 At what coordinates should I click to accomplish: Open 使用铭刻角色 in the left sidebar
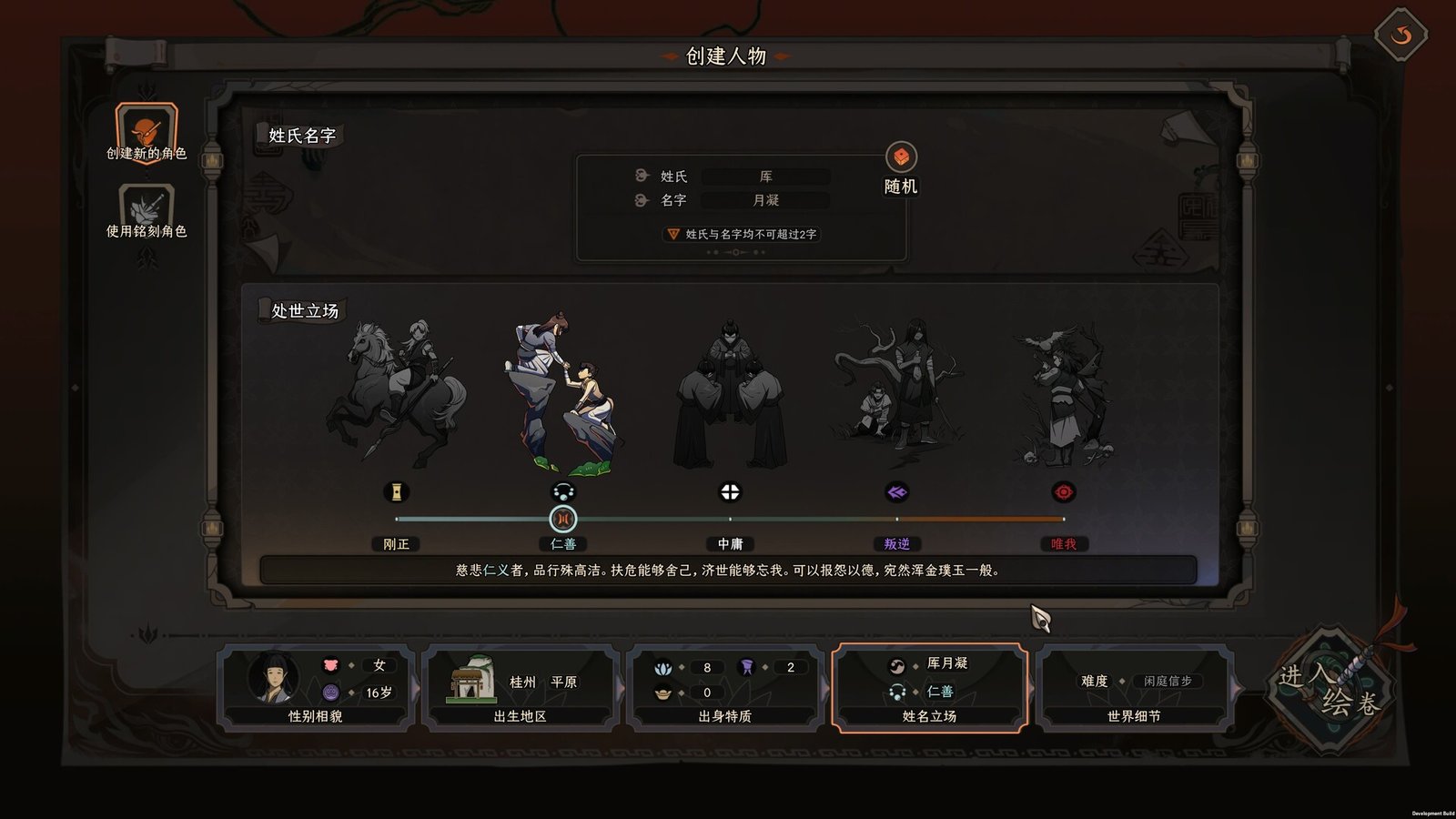point(146,205)
